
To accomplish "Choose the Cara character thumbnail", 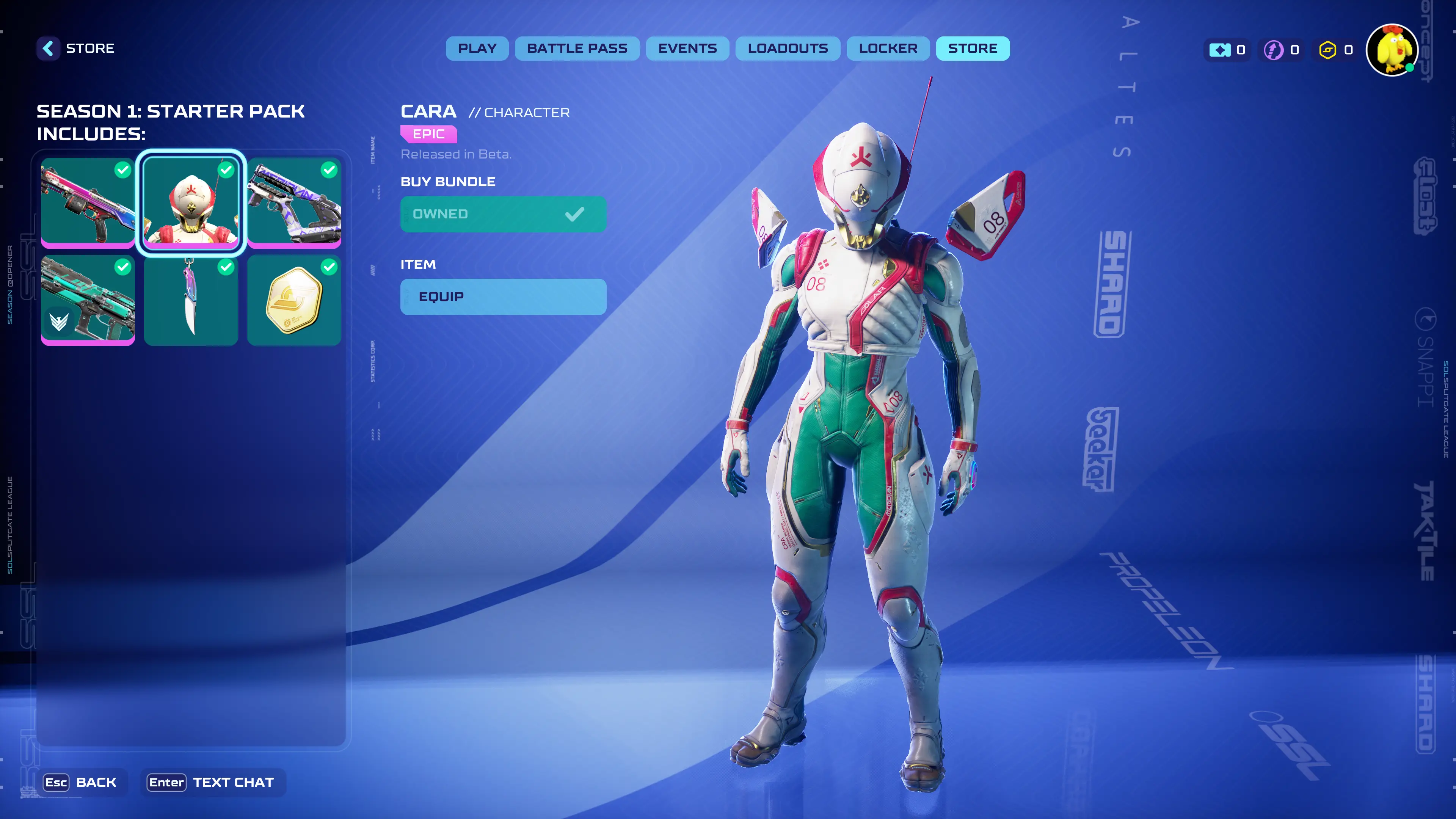I will [x=191, y=202].
